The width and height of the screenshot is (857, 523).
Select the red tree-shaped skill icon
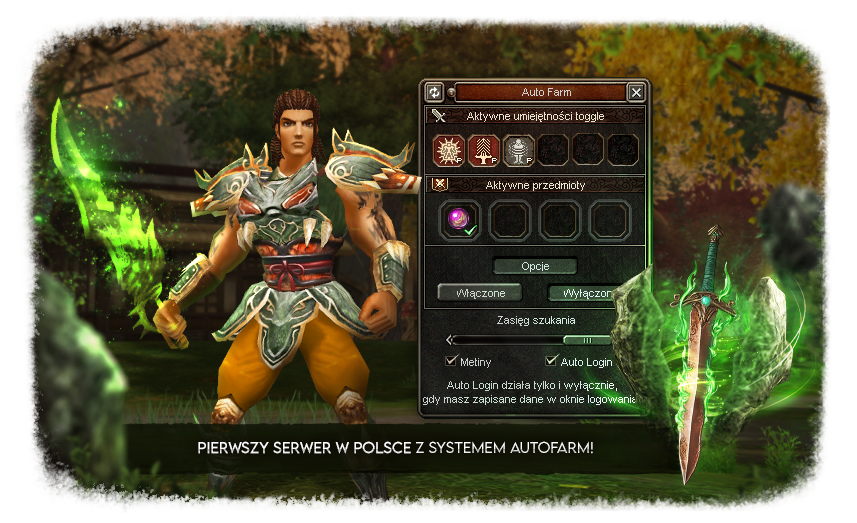(x=484, y=151)
